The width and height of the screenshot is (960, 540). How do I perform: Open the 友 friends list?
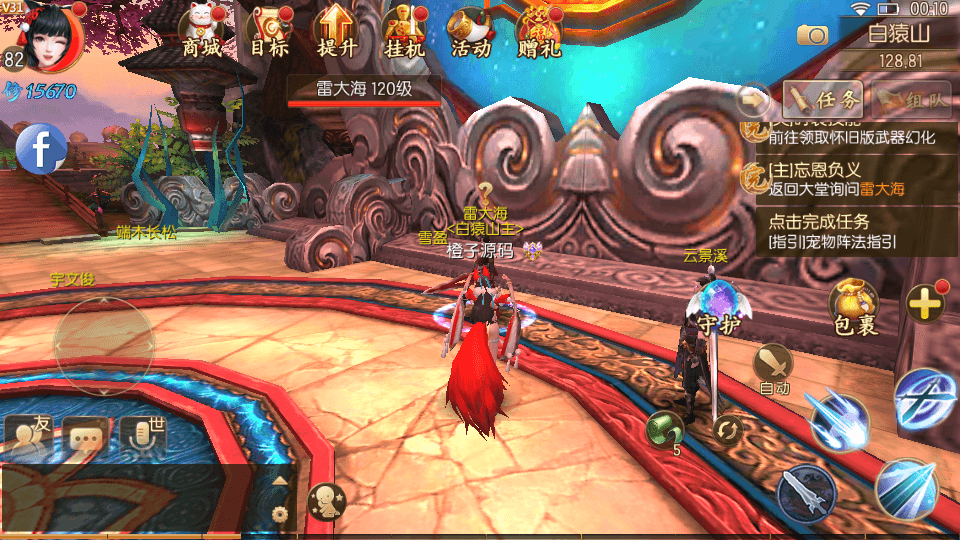click(x=29, y=435)
